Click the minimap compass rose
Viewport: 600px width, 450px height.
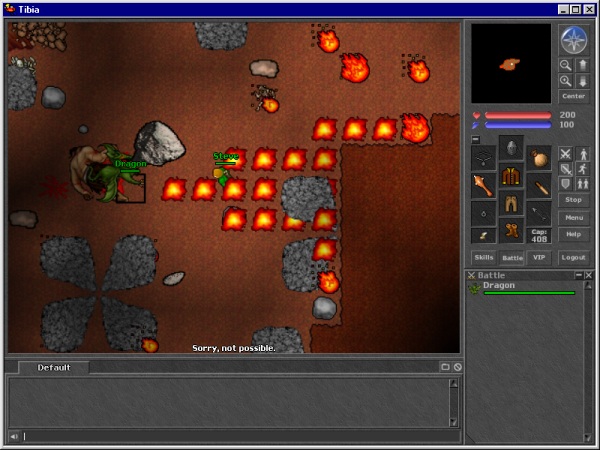click(x=573, y=40)
